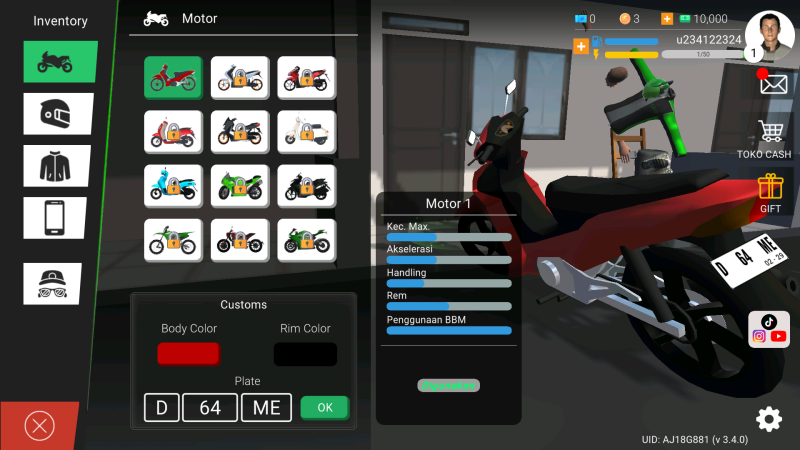Select the locked light-blue scooter tile
This screenshot has width=800, height=450.
[173, 185]
